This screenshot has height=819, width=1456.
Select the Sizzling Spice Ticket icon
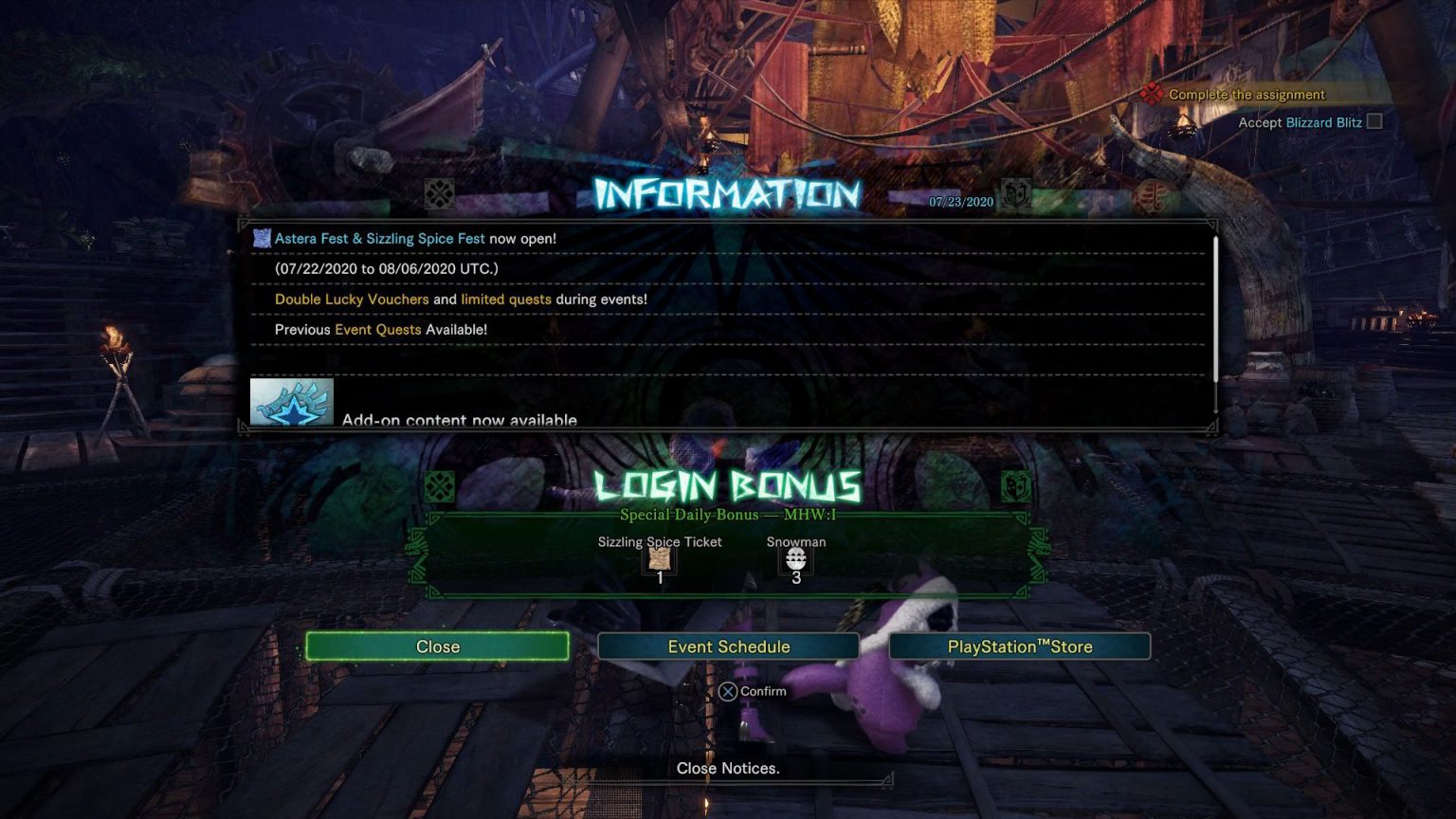(x=658, y=559)
